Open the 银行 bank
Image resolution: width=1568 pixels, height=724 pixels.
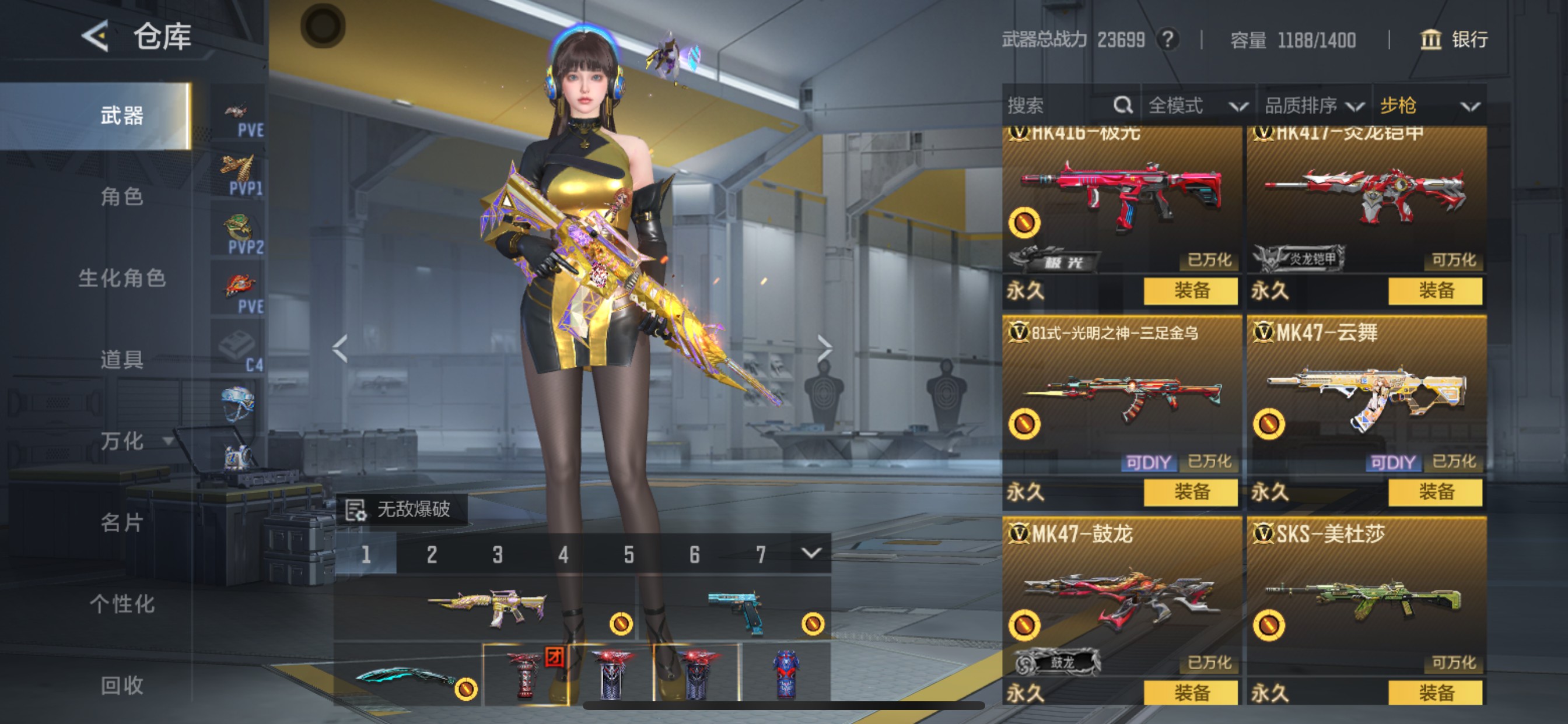point(1455,40)
